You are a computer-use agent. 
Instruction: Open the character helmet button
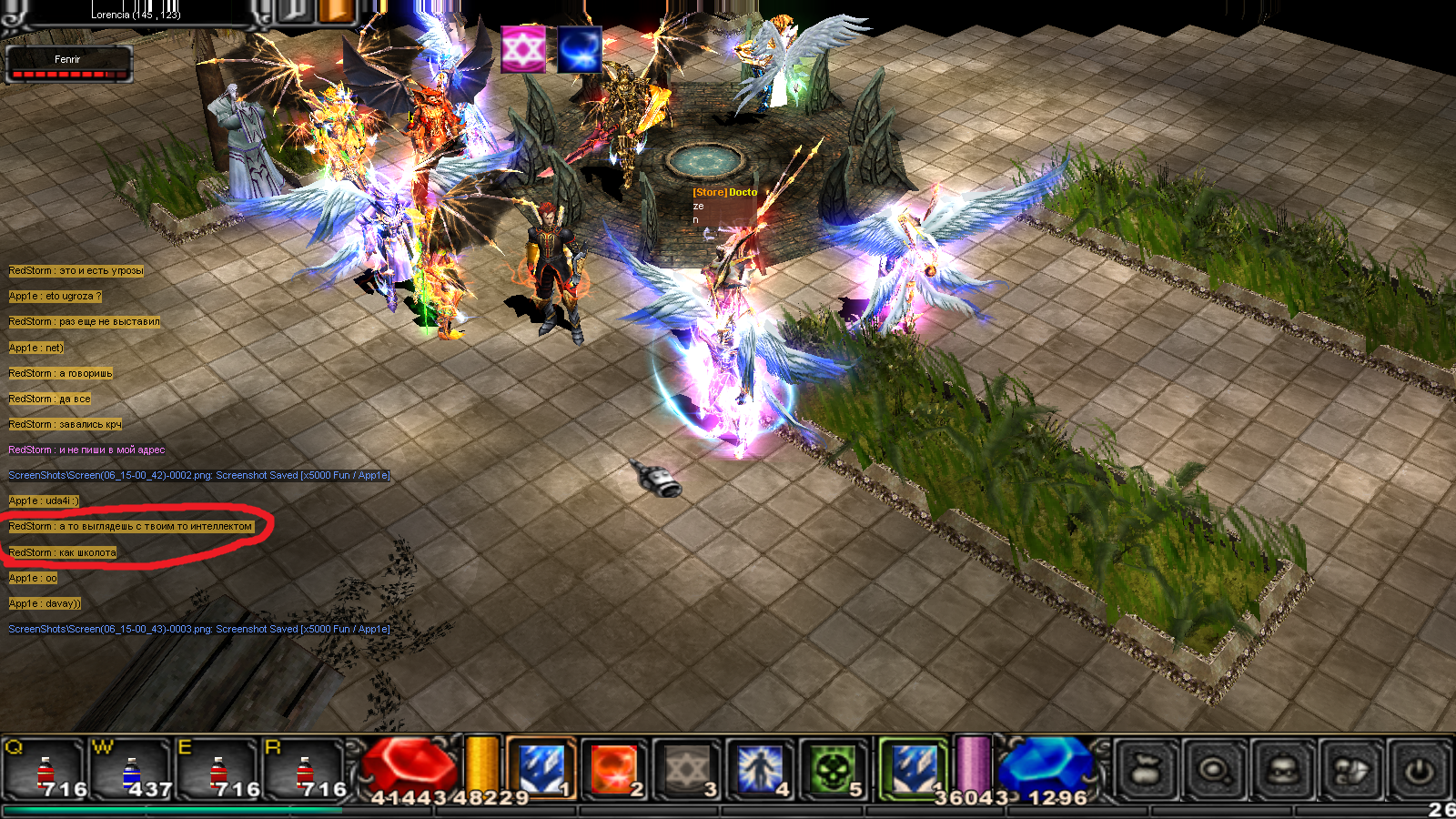1283,771
